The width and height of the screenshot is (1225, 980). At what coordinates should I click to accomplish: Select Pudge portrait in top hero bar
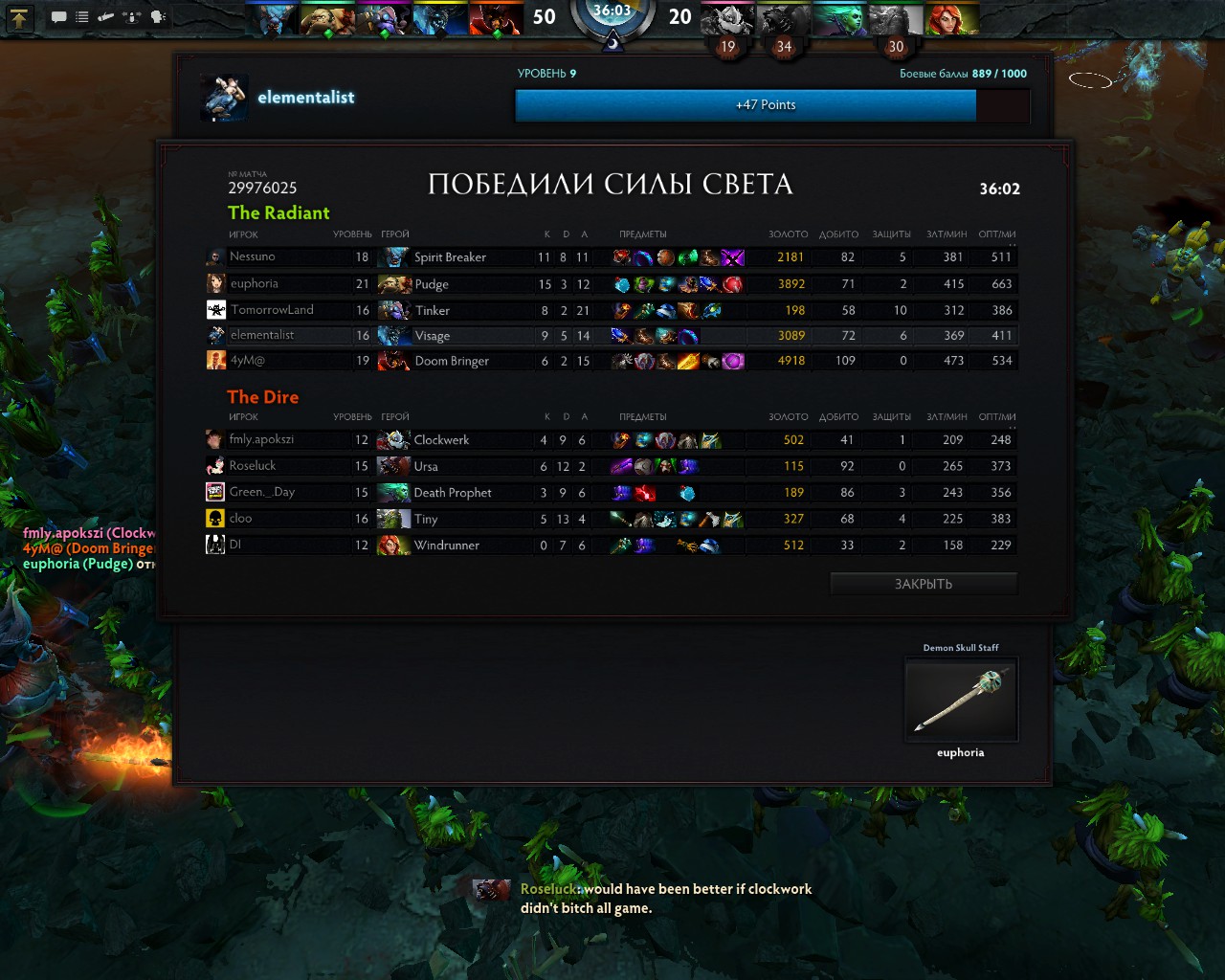click(x=328, y=18)
